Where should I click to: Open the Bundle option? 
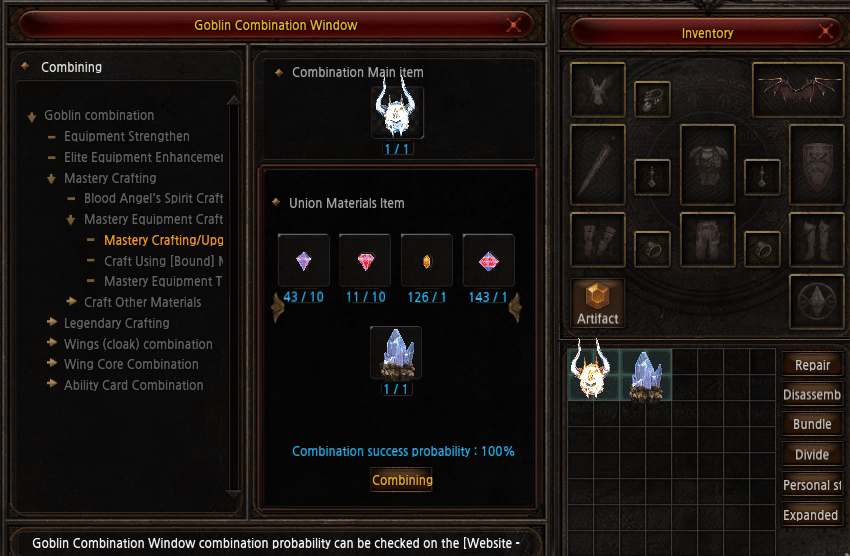tap(812, 424)
